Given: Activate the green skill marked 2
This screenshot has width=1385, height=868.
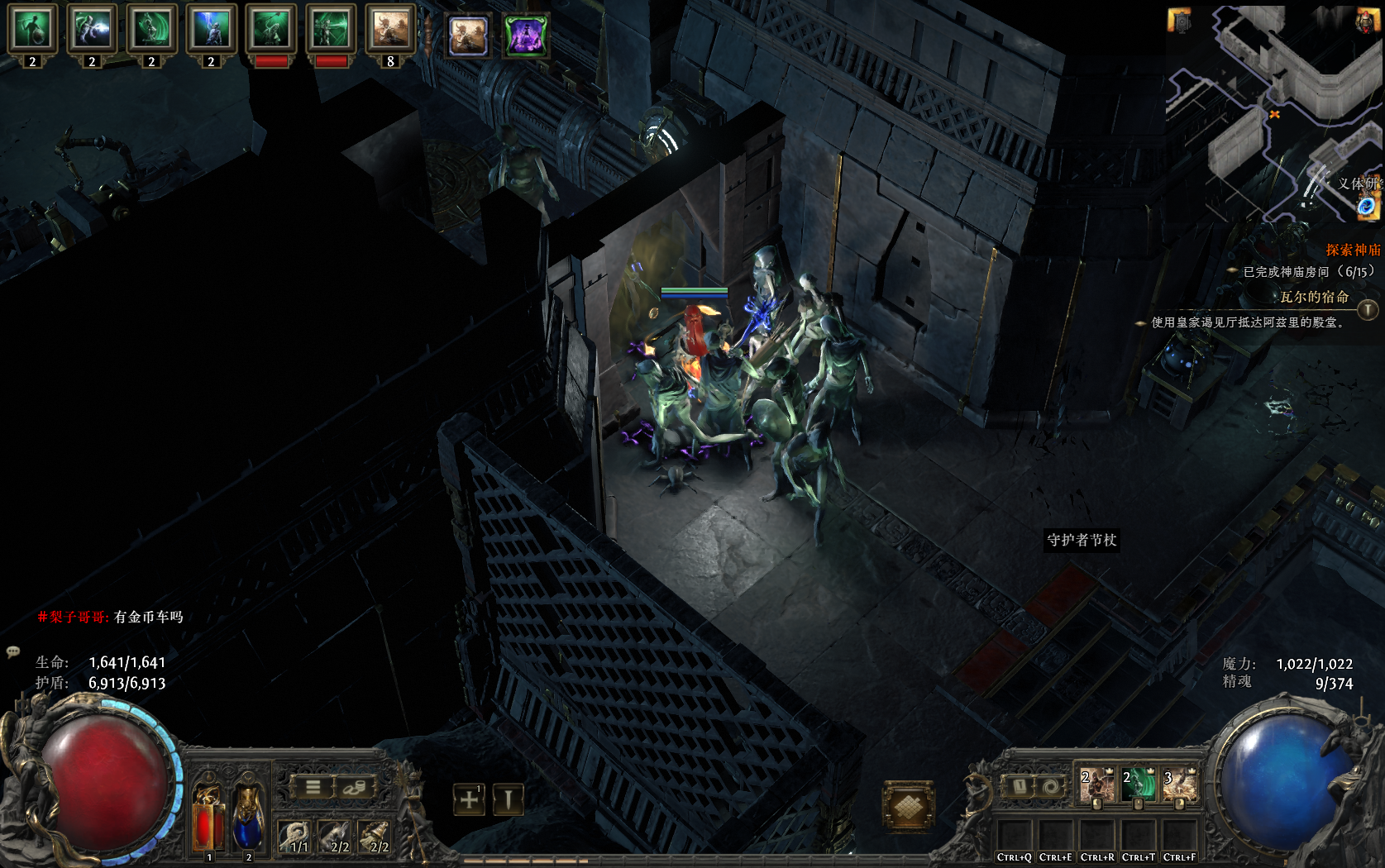Looking at the screenshot, I should [1138, 785].
